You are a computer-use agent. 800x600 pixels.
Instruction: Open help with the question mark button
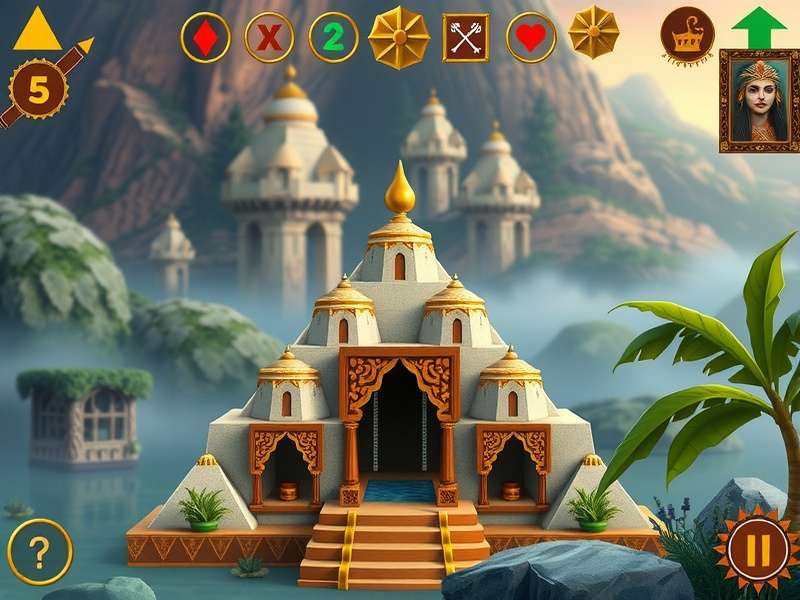click(40, 551)
